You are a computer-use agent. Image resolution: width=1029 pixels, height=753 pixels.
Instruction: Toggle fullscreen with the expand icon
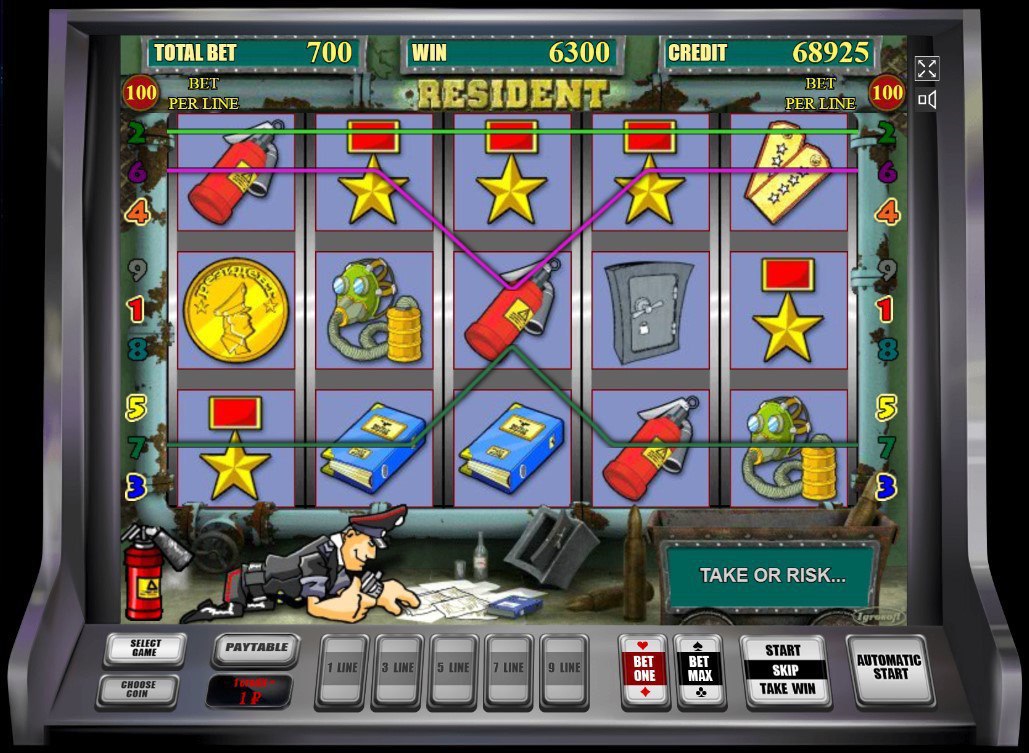pyautogui.click(x=927, y=68)
